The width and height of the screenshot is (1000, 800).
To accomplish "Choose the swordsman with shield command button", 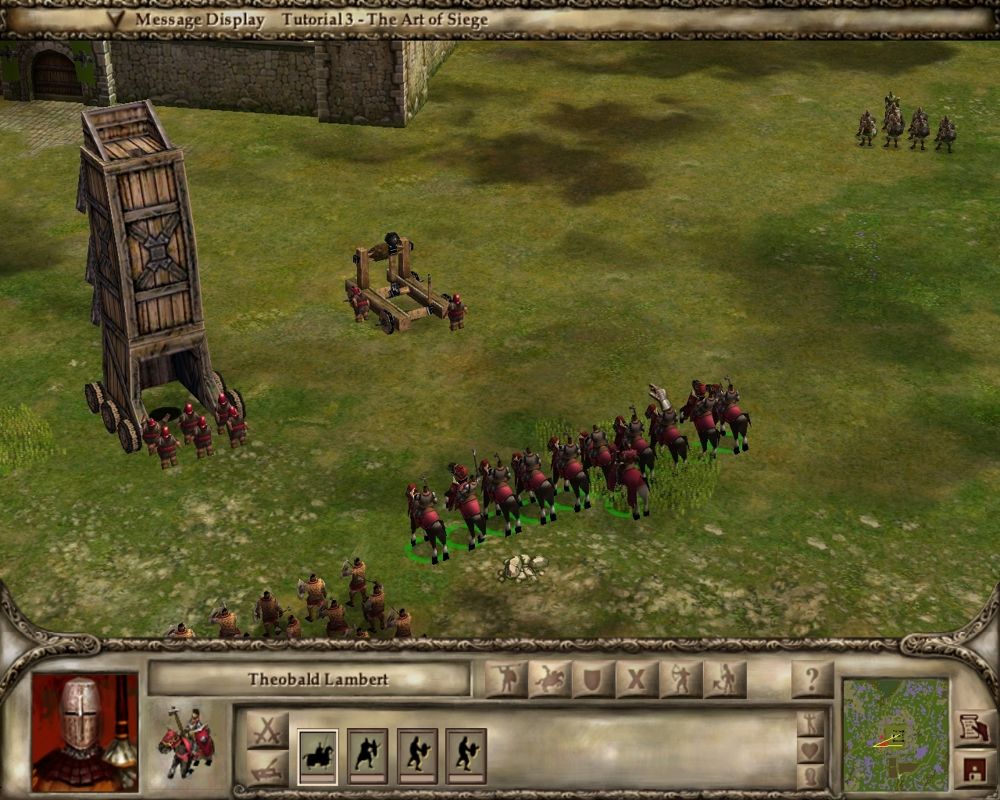I will [506, 680].
